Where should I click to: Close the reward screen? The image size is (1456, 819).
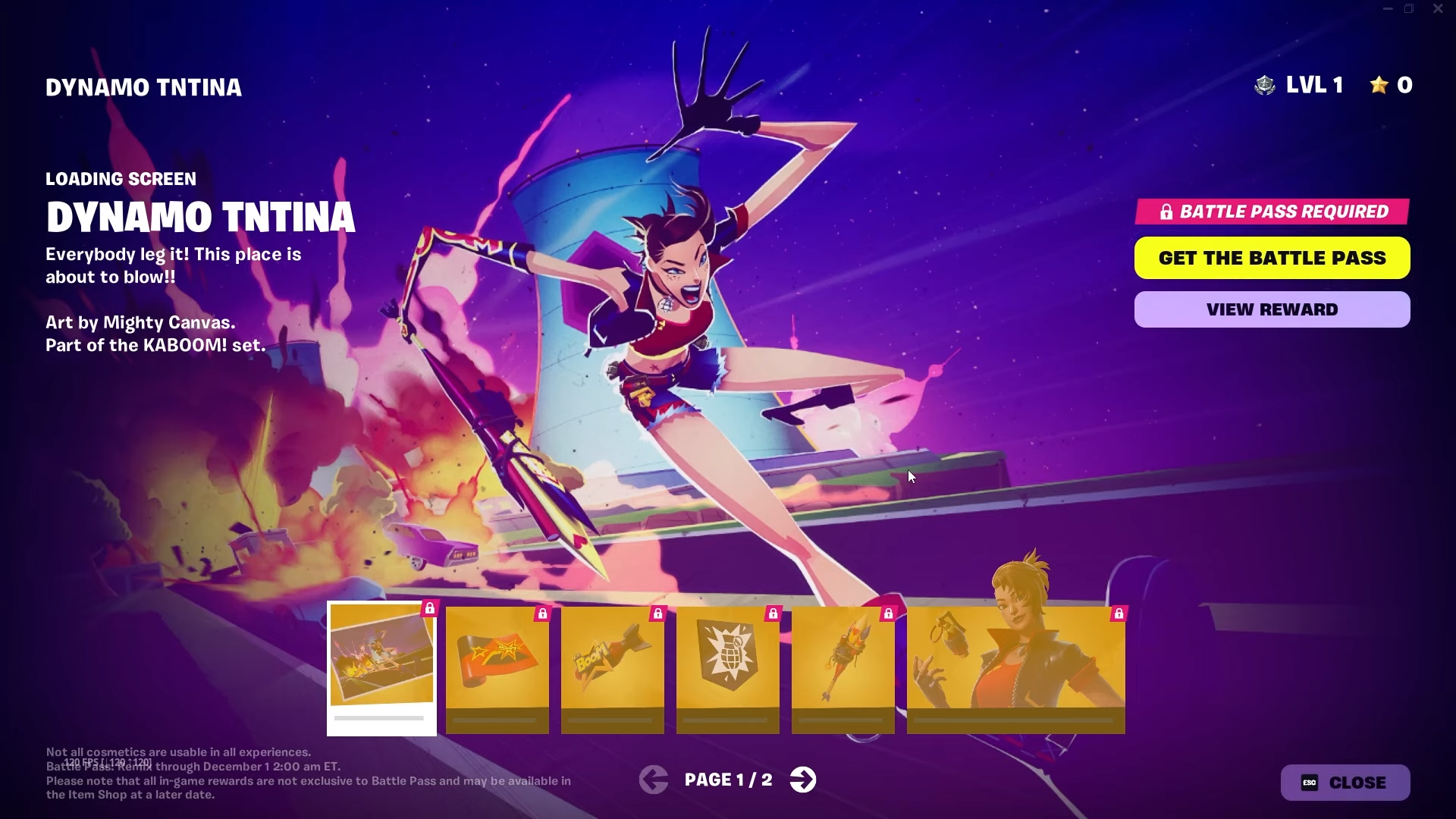click(x=1346, y=783)
